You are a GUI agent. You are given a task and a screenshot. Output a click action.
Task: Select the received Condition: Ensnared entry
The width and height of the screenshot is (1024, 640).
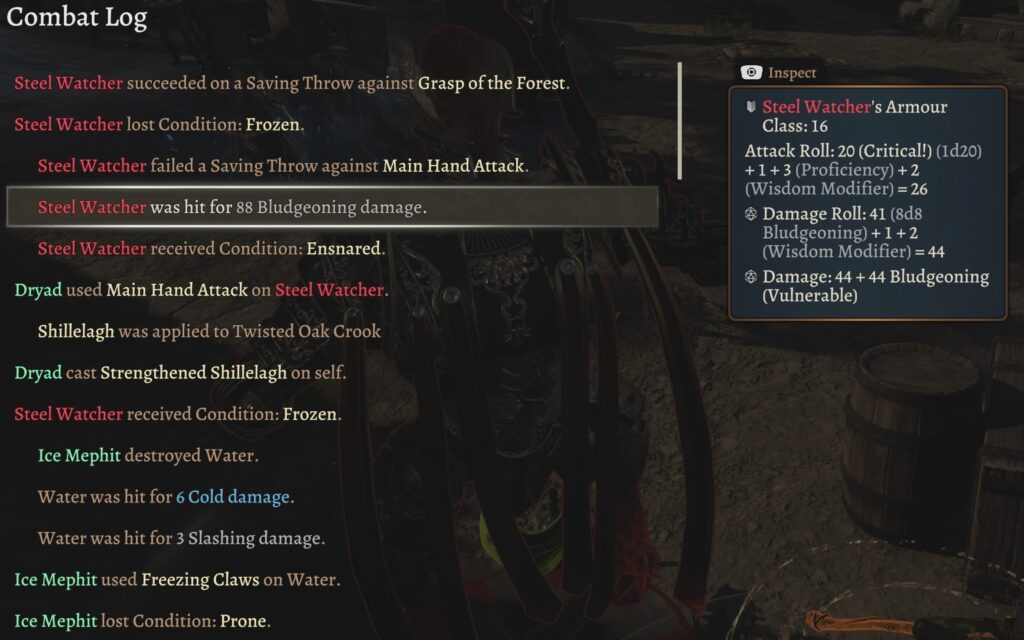211,249
